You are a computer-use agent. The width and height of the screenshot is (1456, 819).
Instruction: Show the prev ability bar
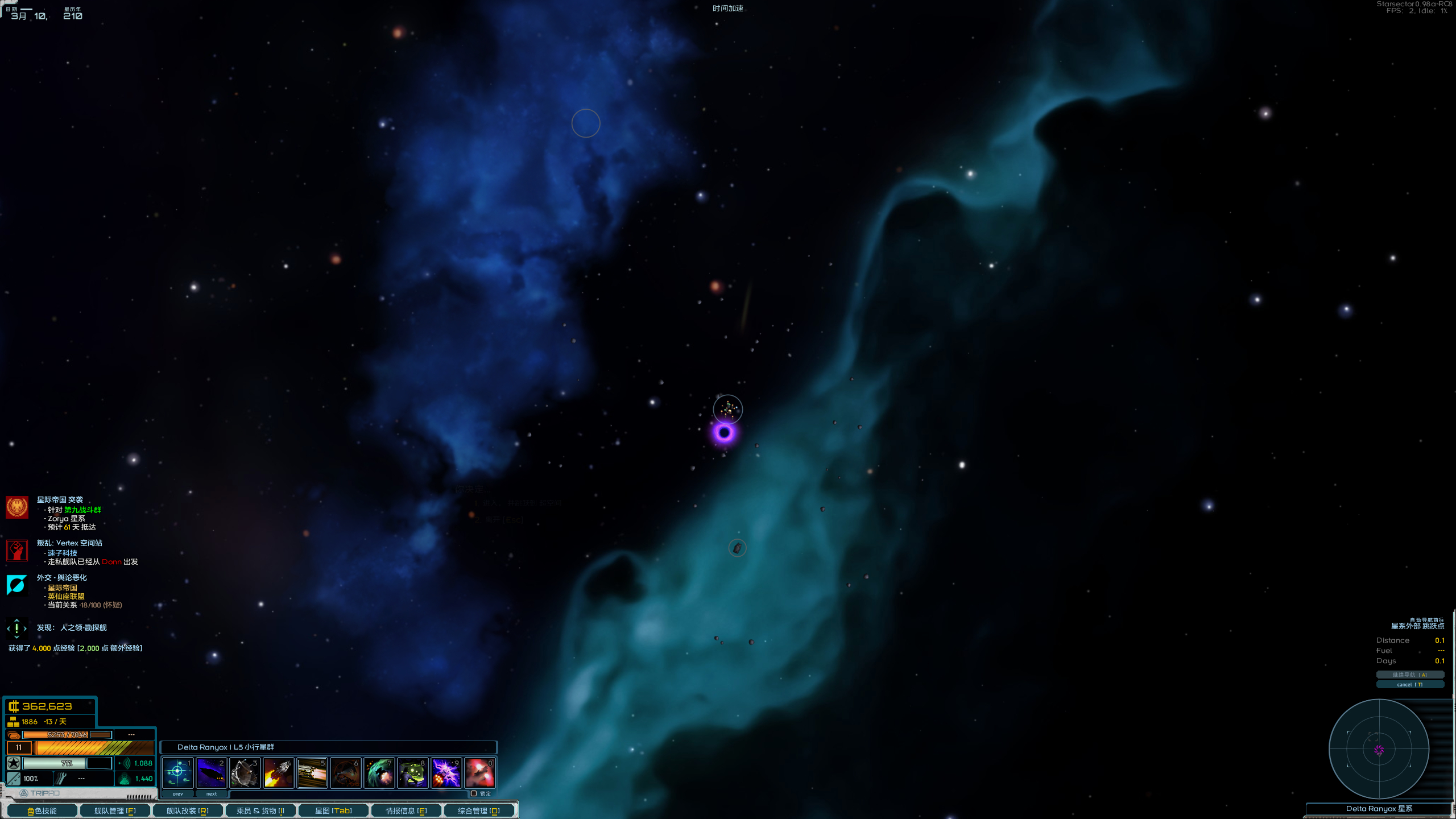click(x=178, y=793)
